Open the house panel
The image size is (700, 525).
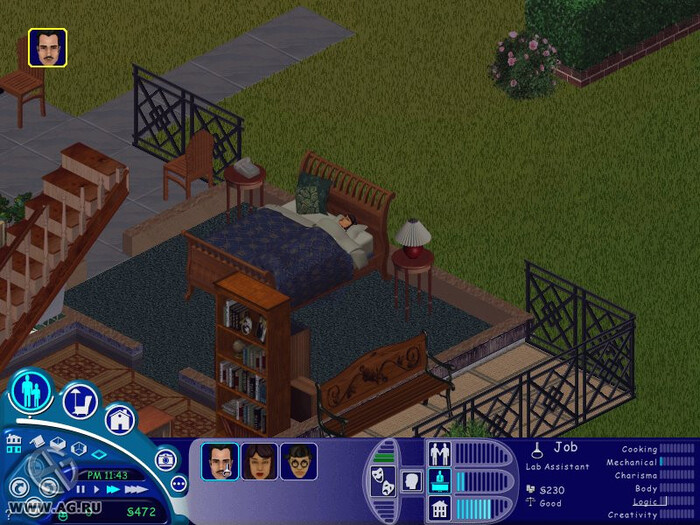[440, 508]
